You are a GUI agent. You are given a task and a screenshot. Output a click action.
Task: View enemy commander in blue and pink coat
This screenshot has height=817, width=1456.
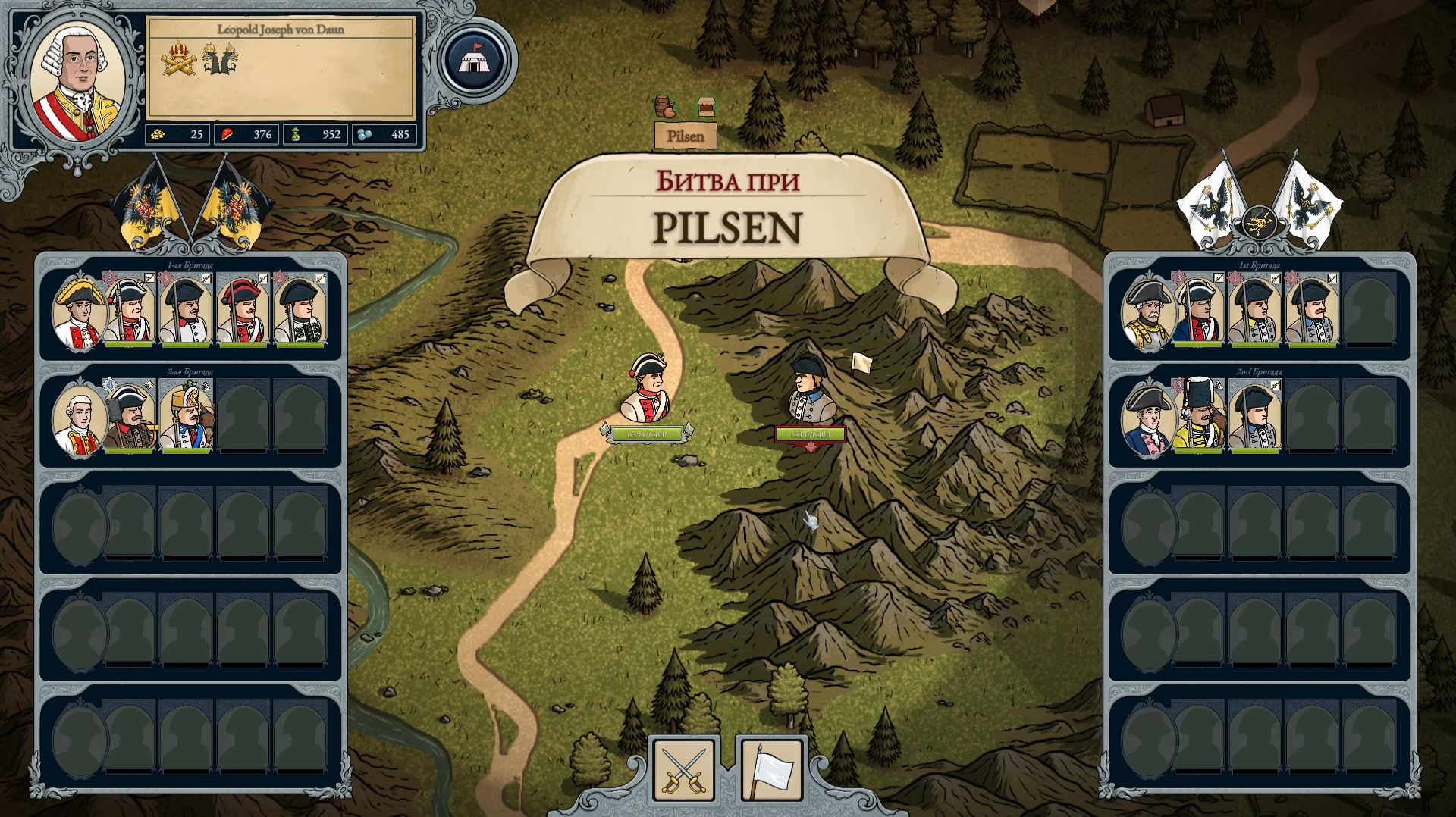1148,418
